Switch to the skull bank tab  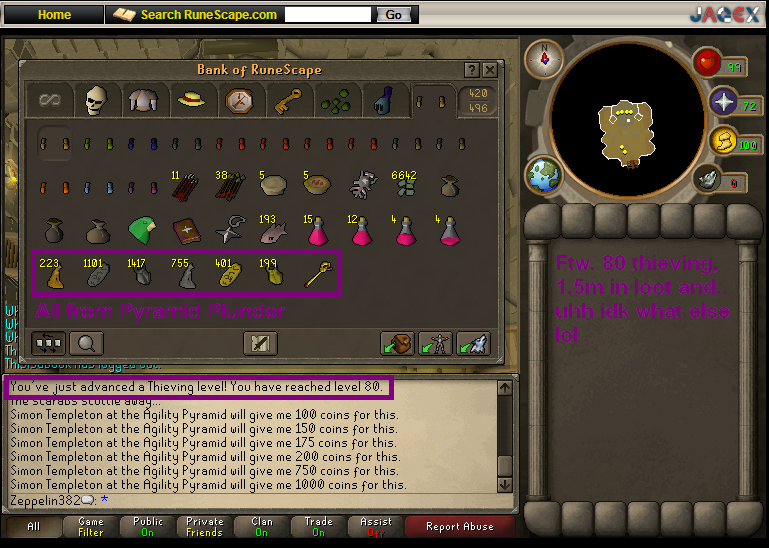pyautogui.click(x=95, y=100)
